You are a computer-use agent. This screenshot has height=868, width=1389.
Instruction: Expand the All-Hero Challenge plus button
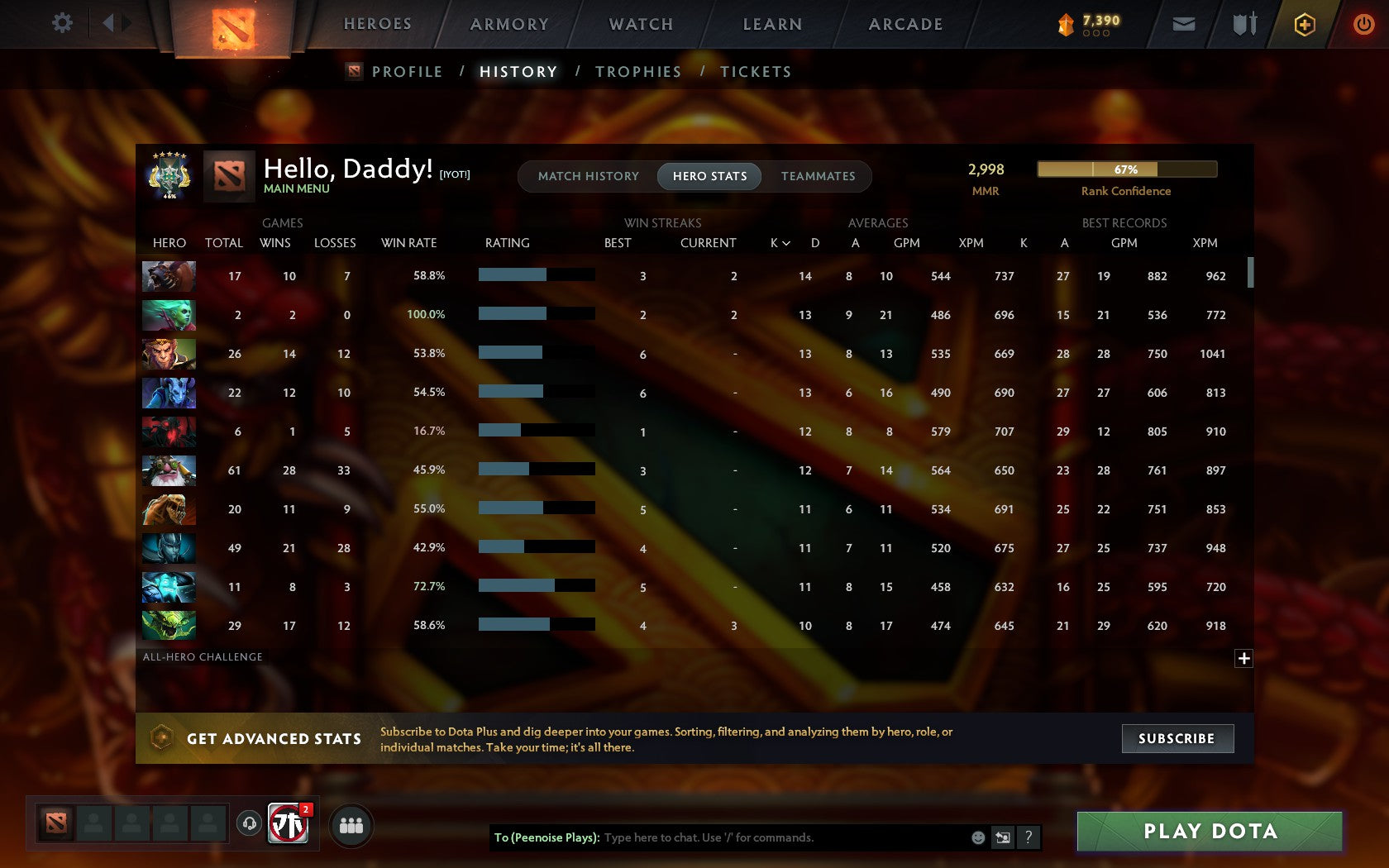pyautogui.click(x=1243, y=658)
